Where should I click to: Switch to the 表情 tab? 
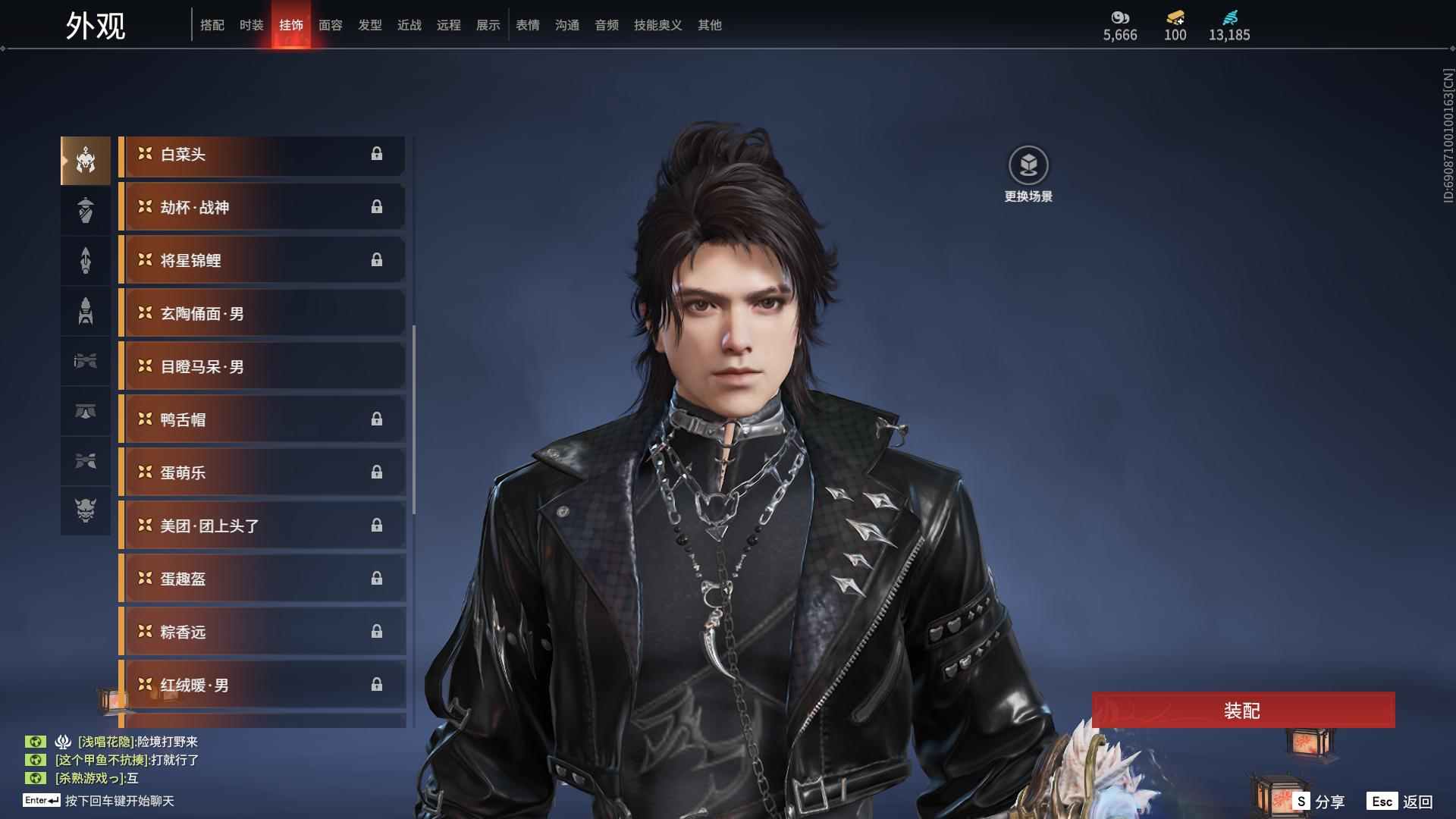(527, 25)
